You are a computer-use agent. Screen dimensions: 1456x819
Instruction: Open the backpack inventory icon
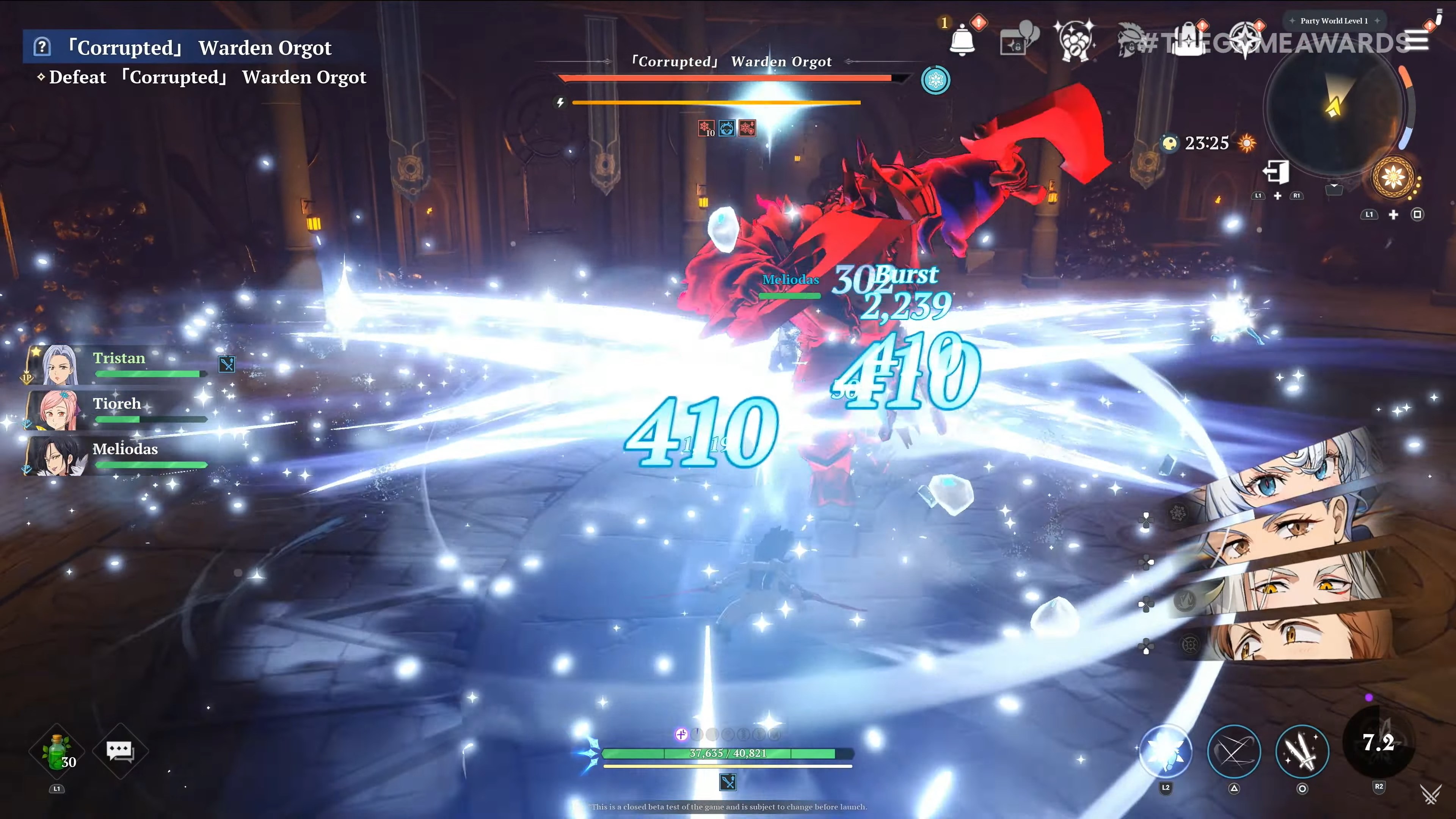point(1189,41)
